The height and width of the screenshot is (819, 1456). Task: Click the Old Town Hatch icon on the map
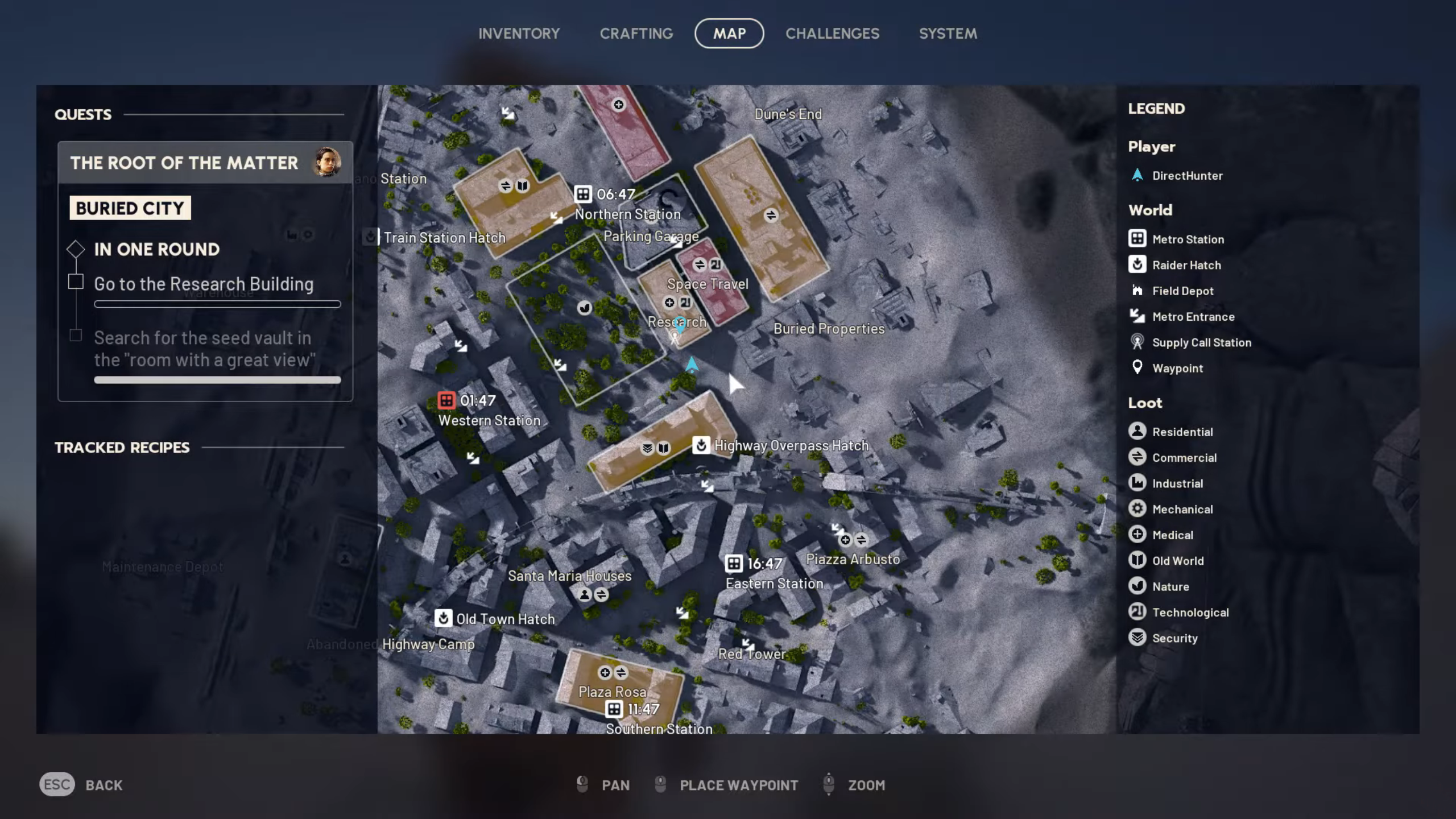click(x=444, y=619)
